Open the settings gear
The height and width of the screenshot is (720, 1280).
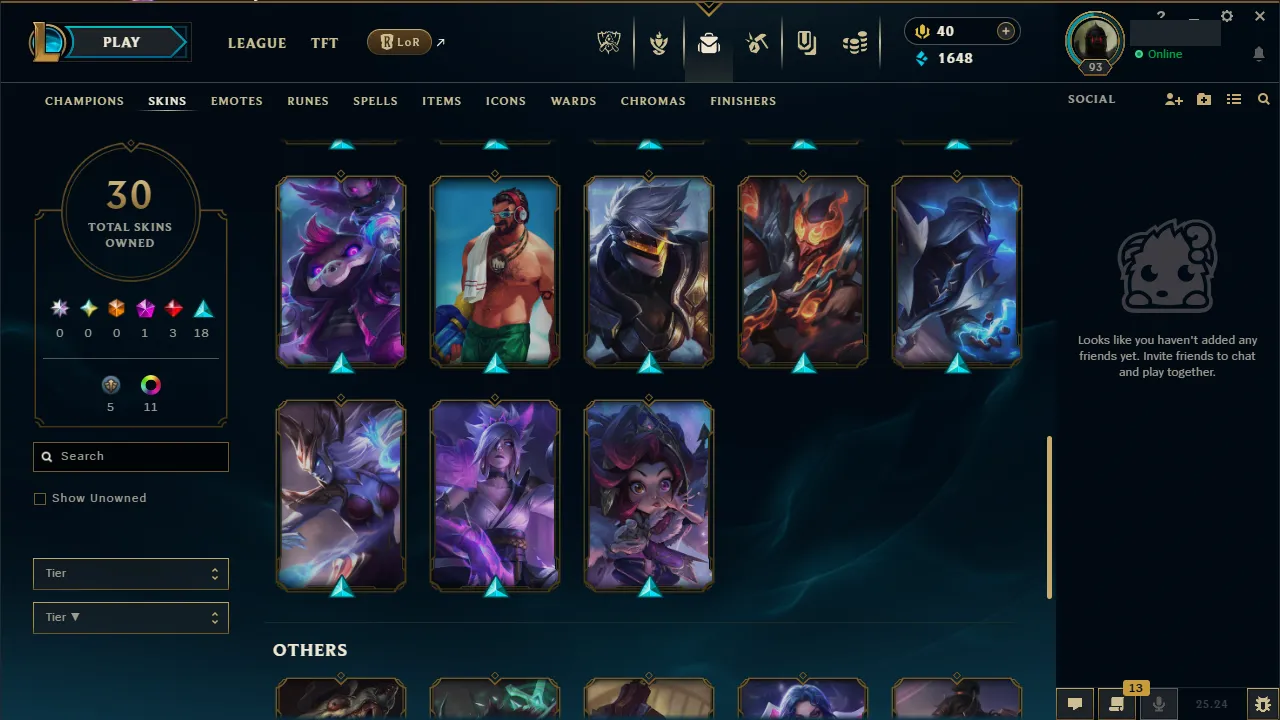point(1227,16)
